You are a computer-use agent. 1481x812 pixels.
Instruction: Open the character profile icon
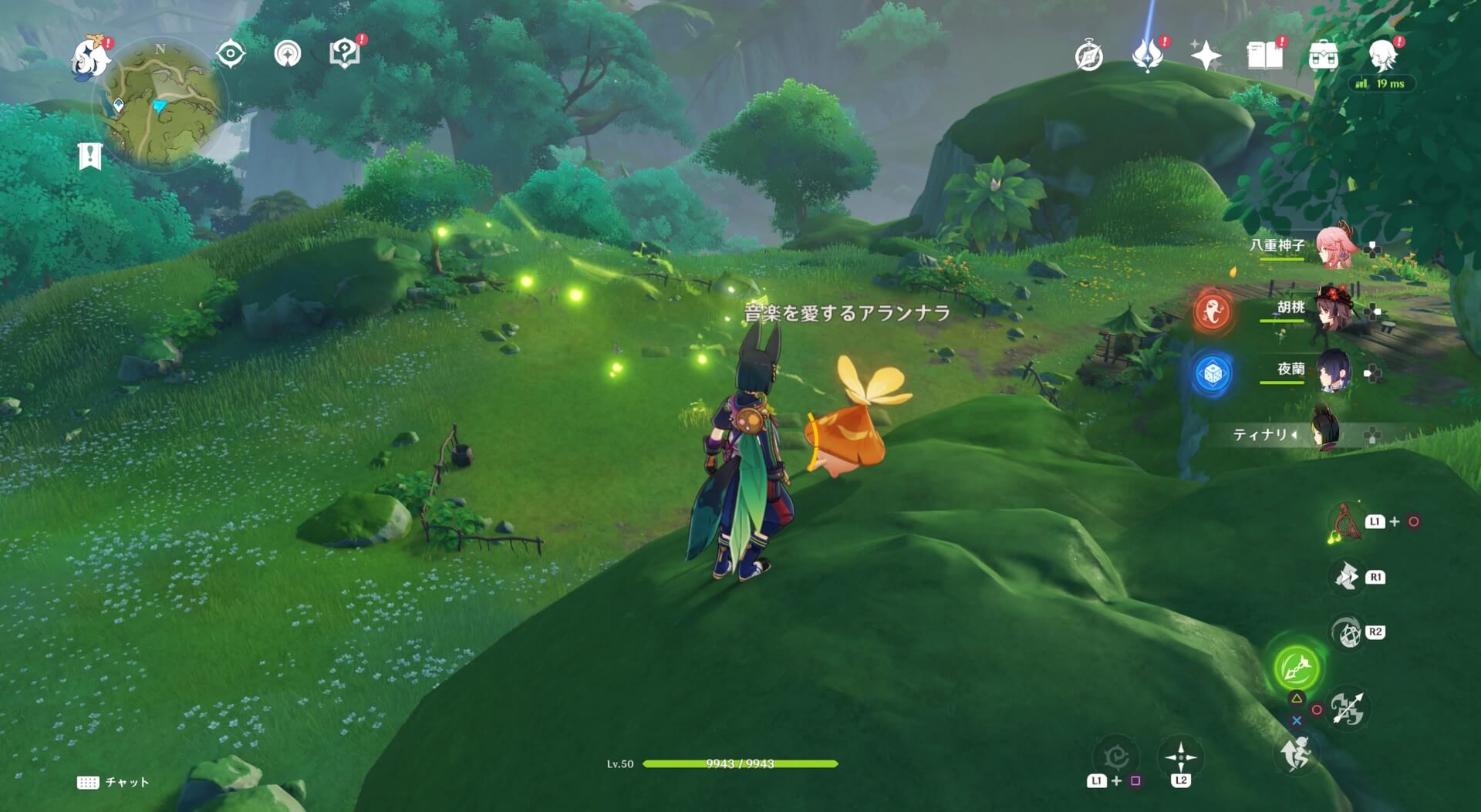click(1382, 56)
